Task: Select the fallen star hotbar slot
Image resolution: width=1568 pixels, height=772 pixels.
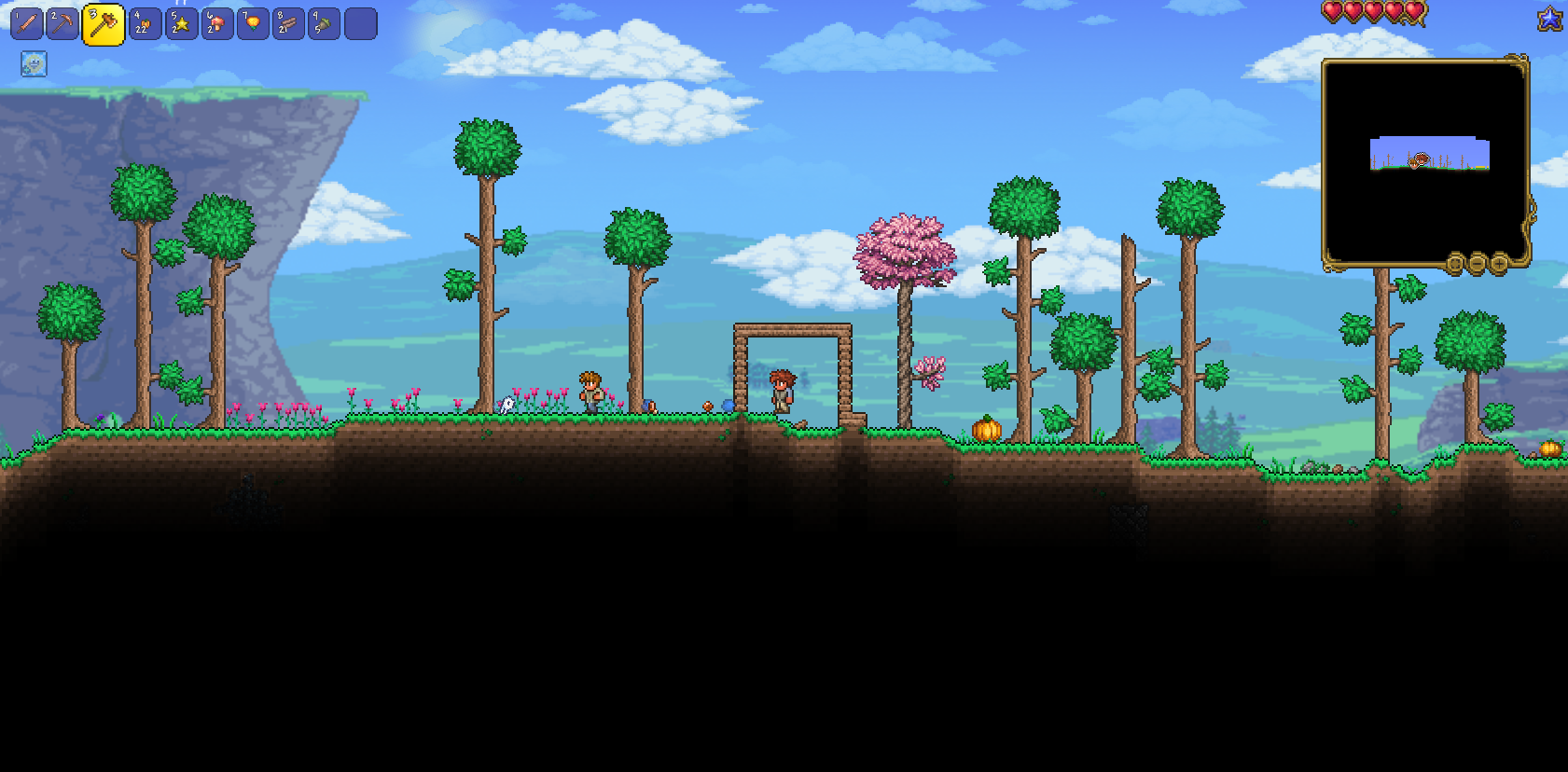Action: [x=181, y=24]
